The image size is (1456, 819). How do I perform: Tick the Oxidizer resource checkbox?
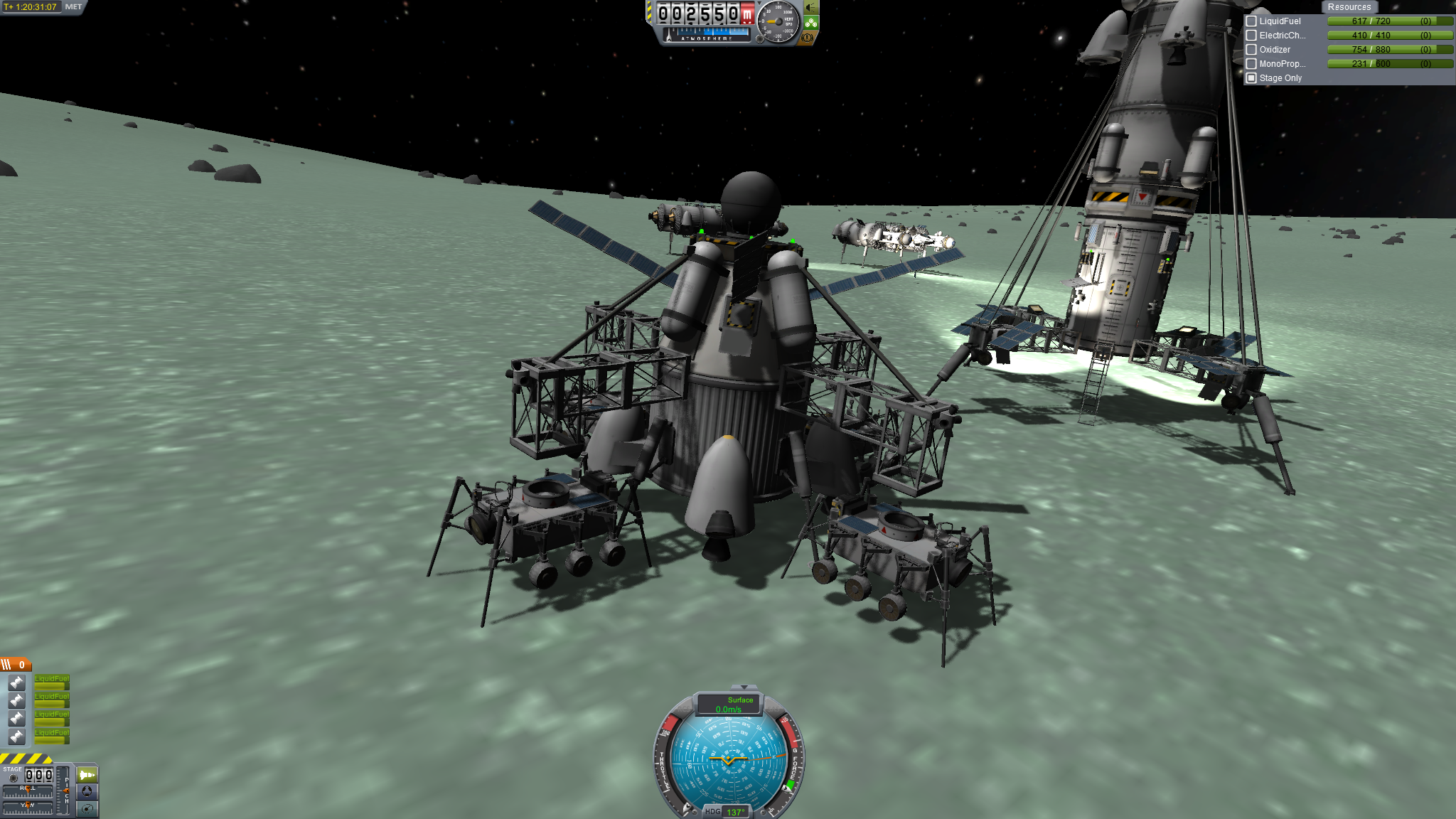click(1251, 50)
